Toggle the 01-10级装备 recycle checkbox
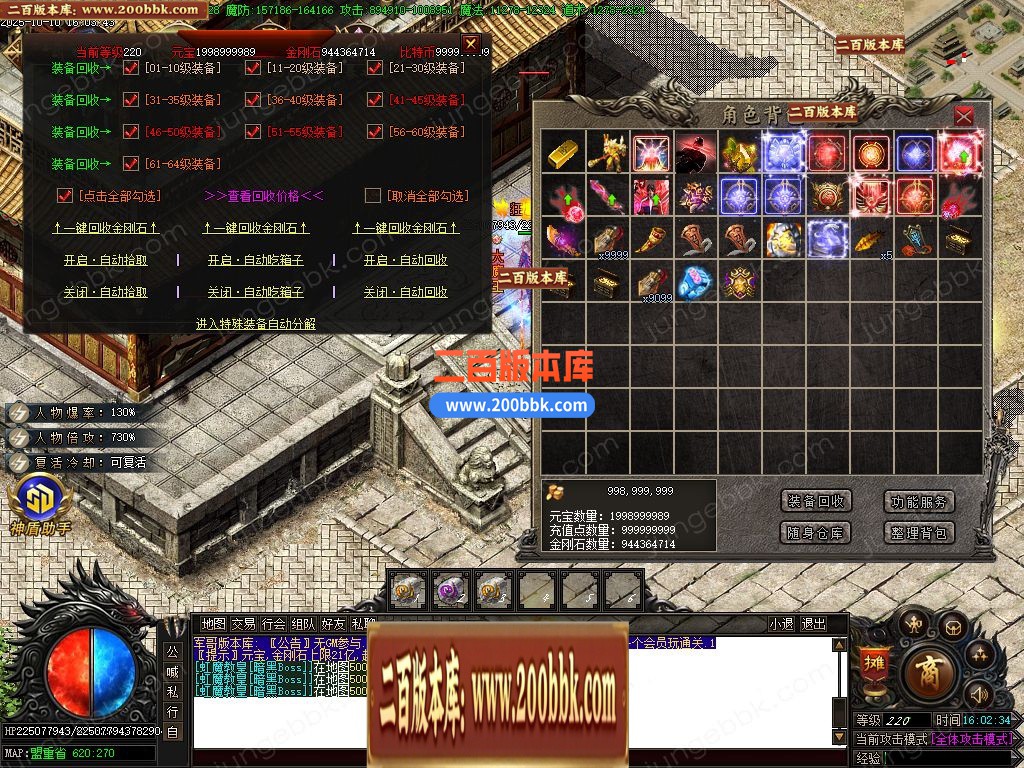The height and width of the screenshot is (768, 1024). click(131, 68)
